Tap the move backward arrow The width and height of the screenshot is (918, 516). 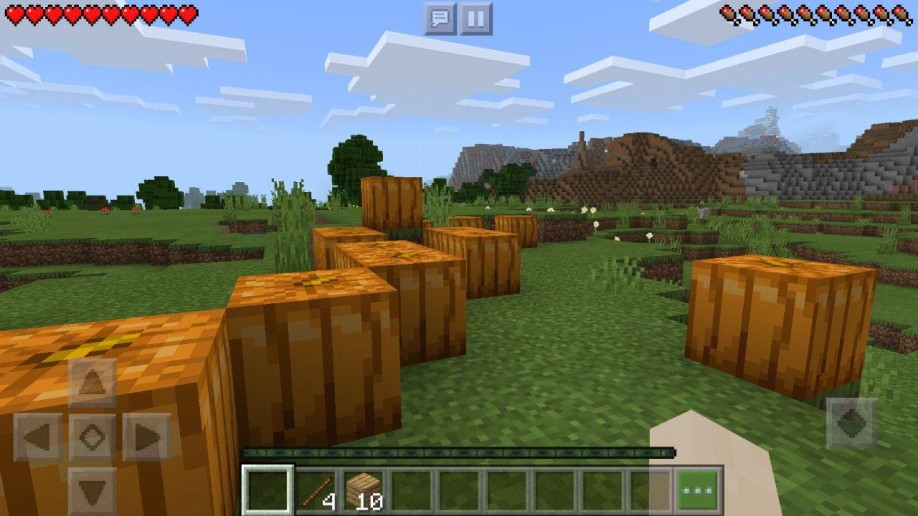tap(92, 490)
